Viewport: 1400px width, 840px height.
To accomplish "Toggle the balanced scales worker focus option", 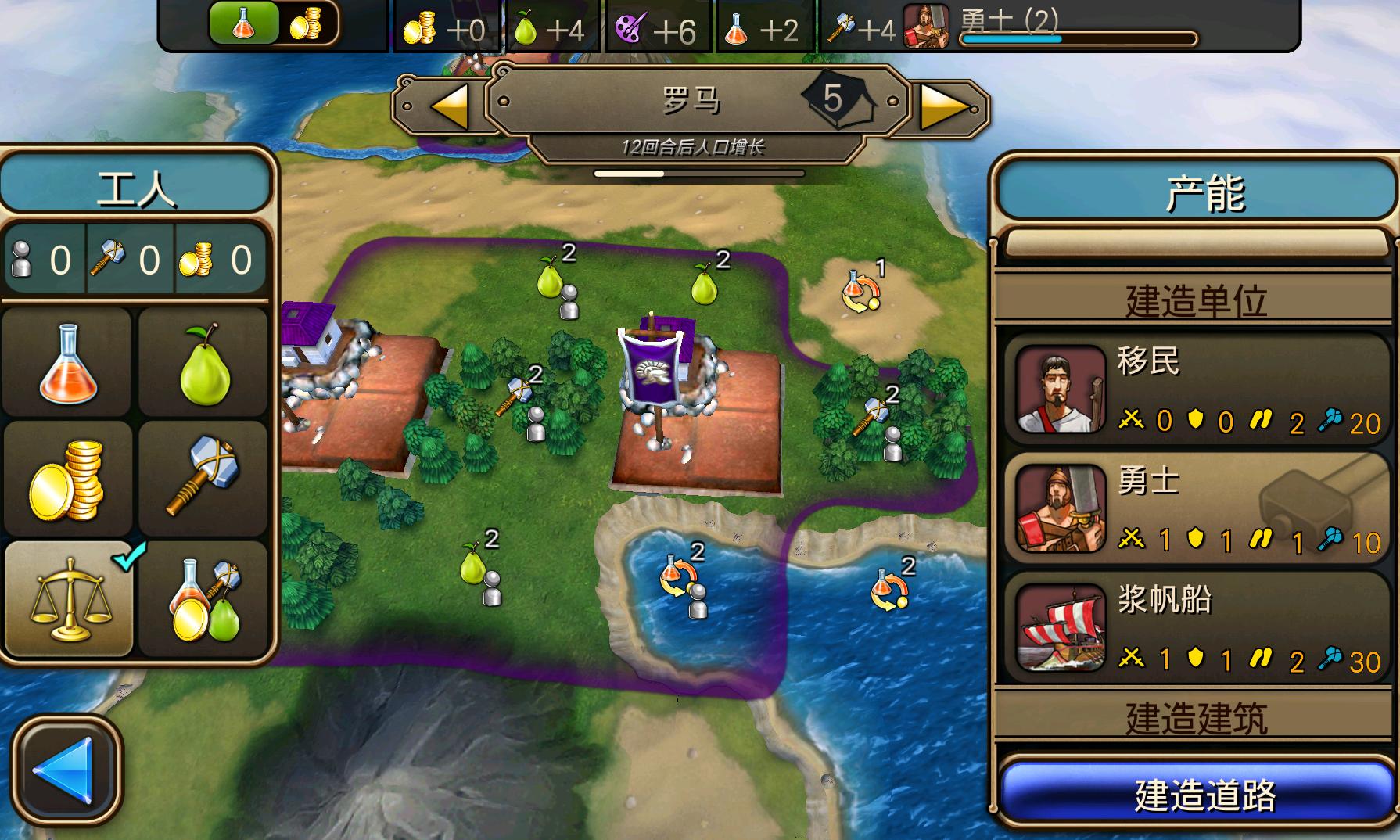I will click(66, 596).
